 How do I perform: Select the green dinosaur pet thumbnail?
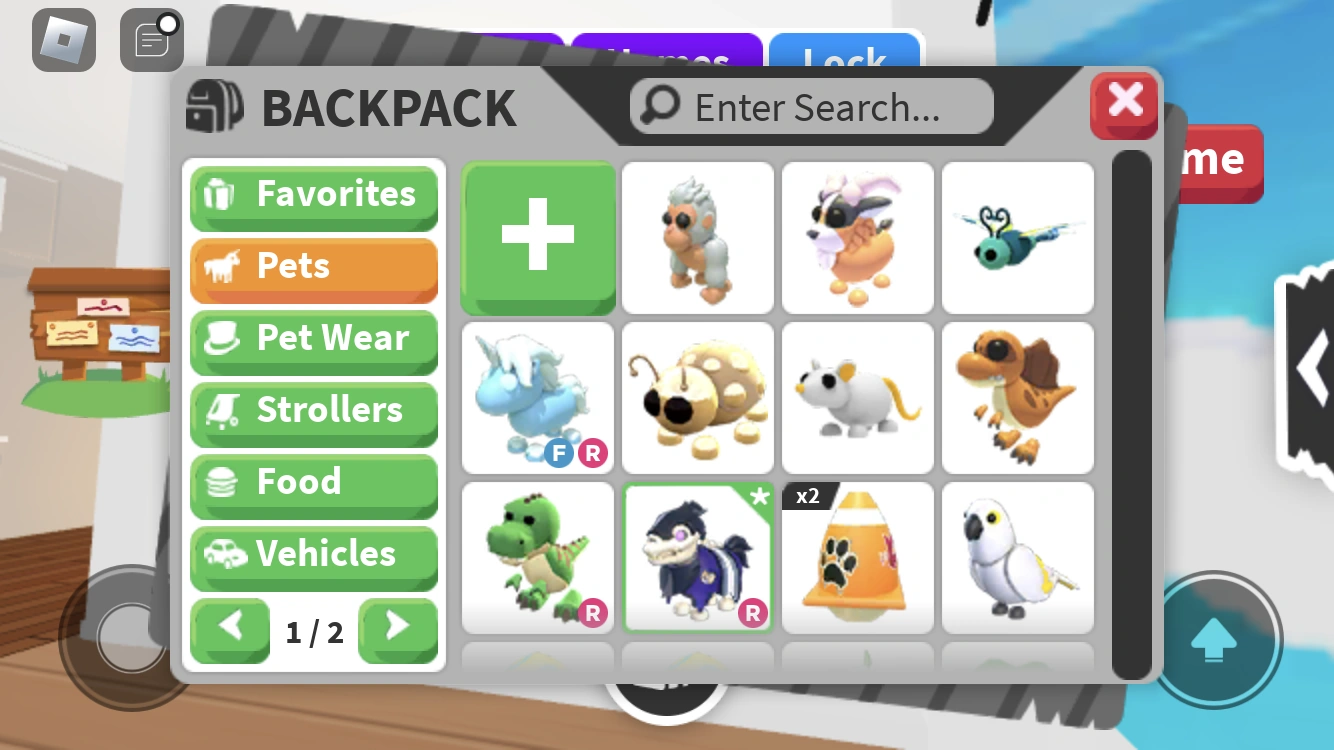(x=537, y=557)
